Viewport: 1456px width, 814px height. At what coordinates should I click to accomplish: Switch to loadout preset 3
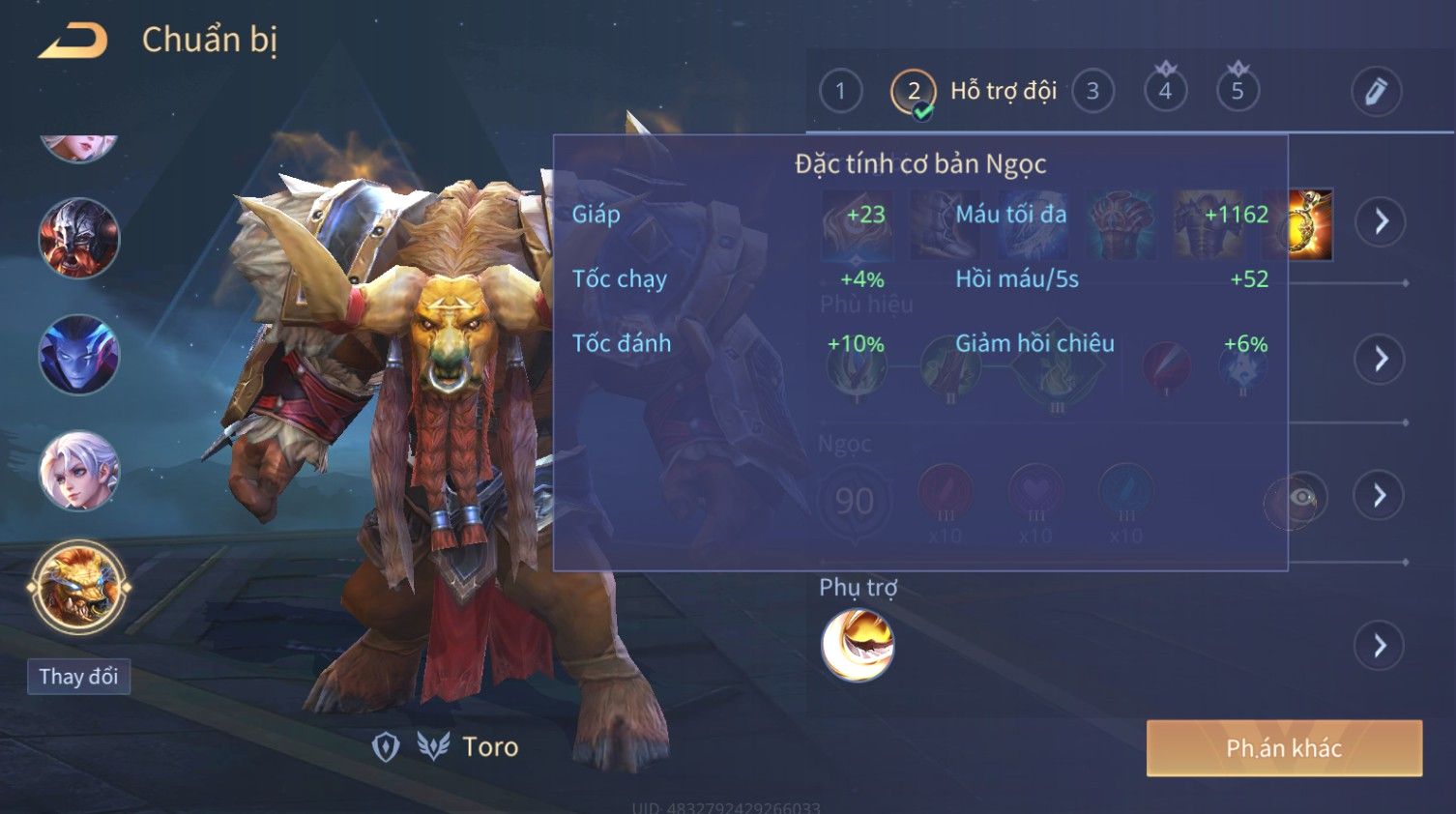[1092, 92]
